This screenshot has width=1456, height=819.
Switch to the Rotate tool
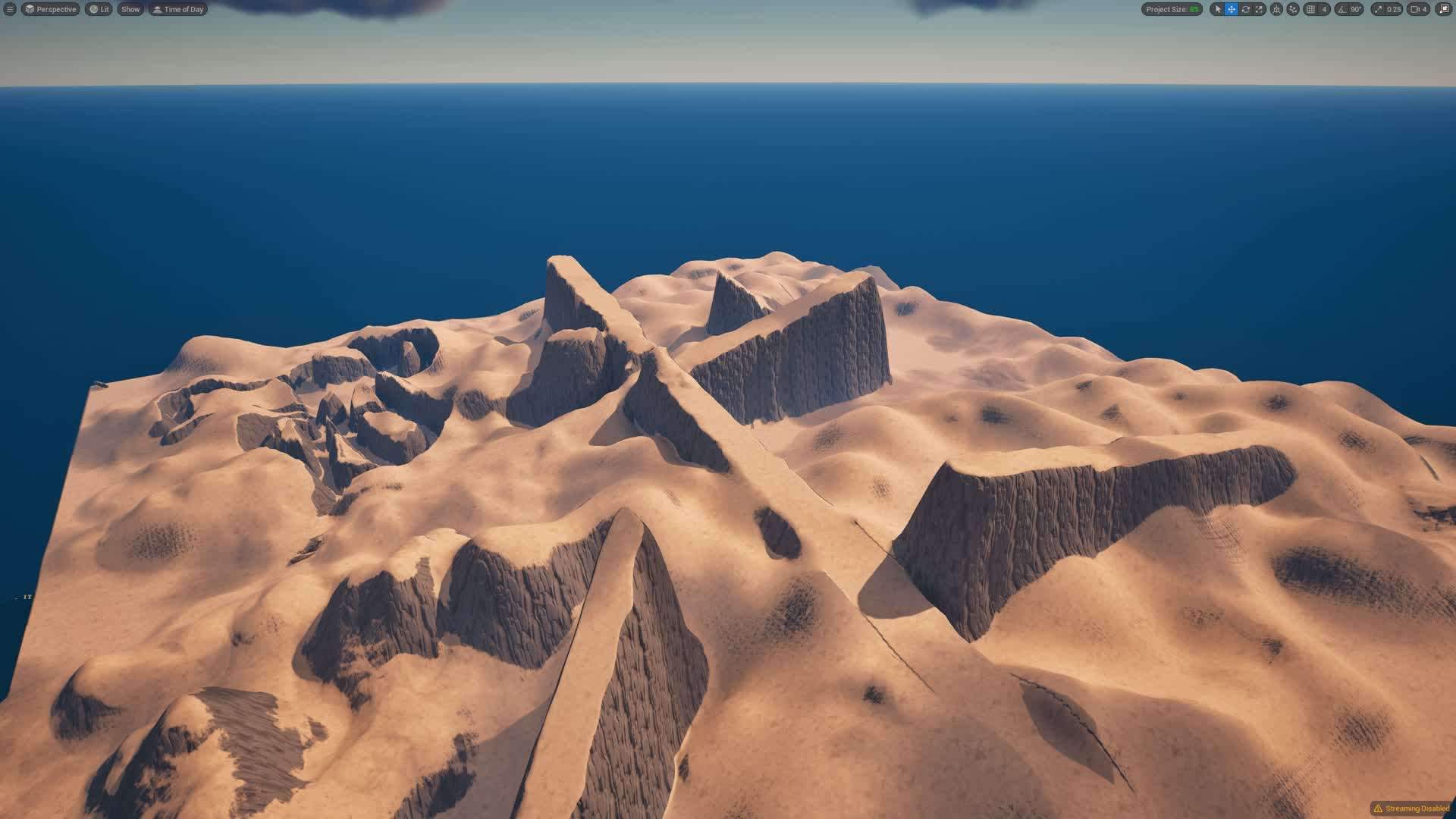[1245, 9]
